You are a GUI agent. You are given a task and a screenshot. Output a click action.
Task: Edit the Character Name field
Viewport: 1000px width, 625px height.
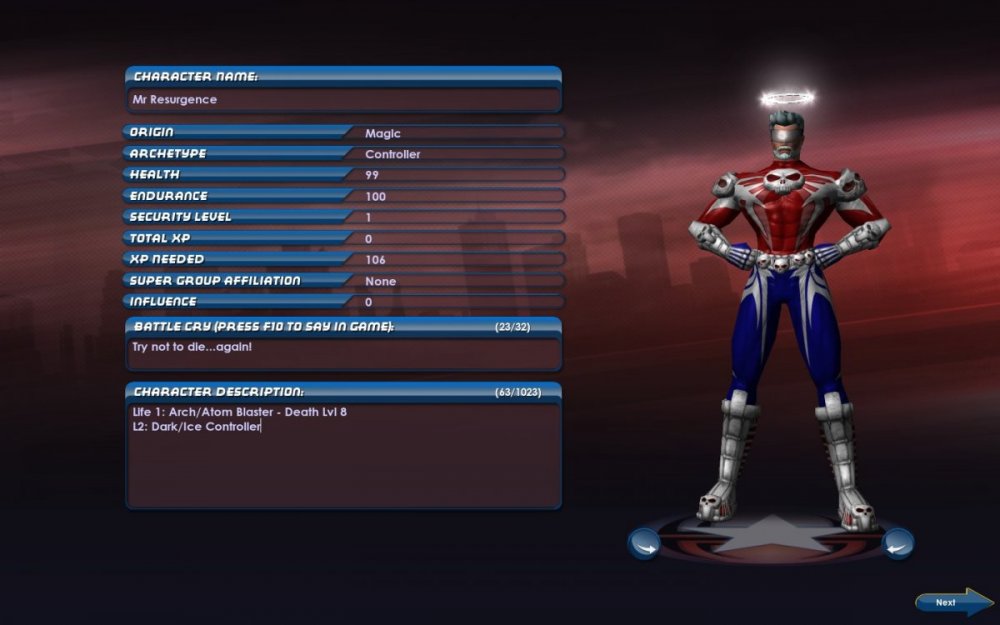pyautogui.click(x=342, y=100)
